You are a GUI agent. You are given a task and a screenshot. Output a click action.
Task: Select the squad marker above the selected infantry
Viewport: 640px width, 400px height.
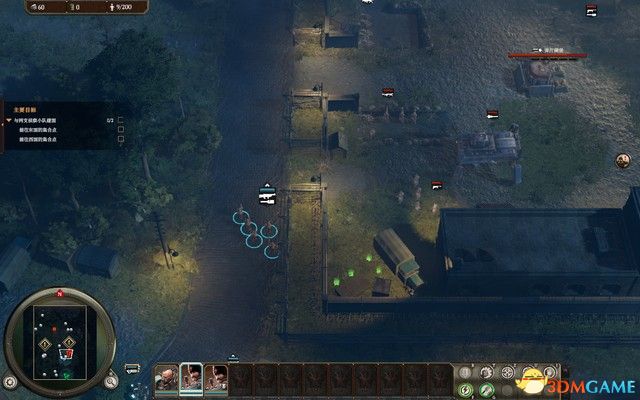pos(266,194)
